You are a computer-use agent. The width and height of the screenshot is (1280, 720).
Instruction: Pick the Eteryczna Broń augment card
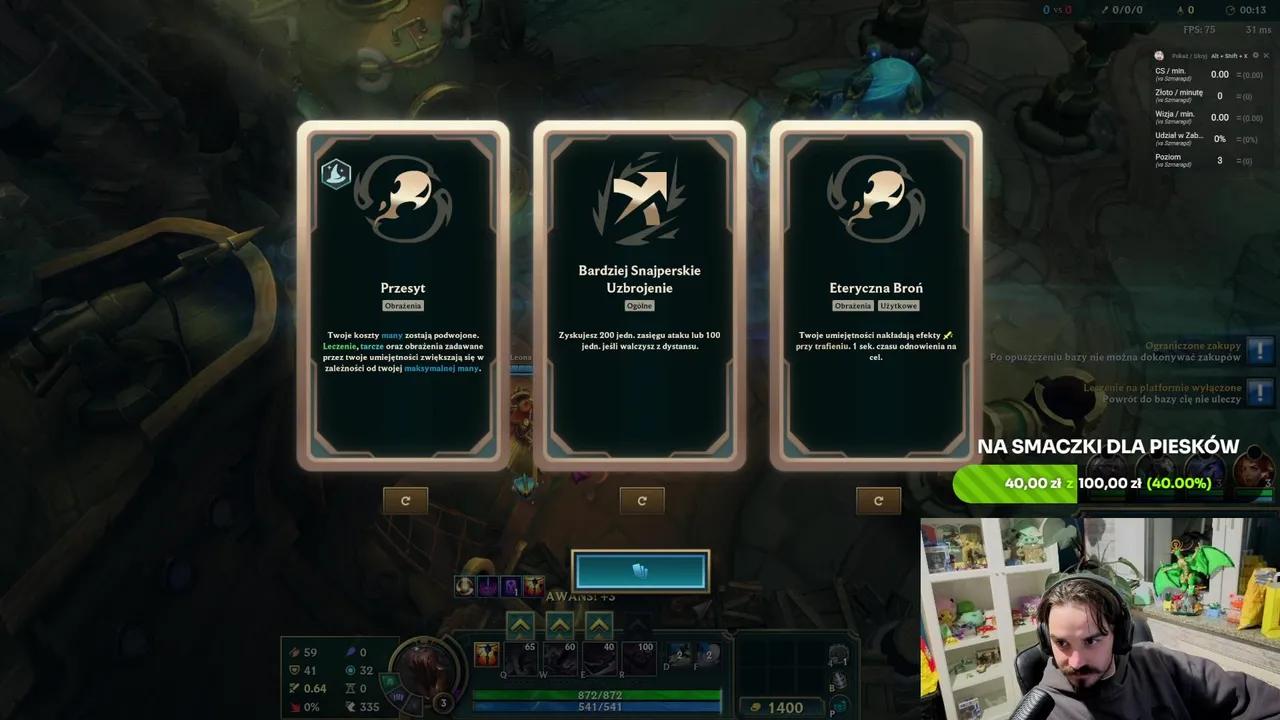(877, 290)
